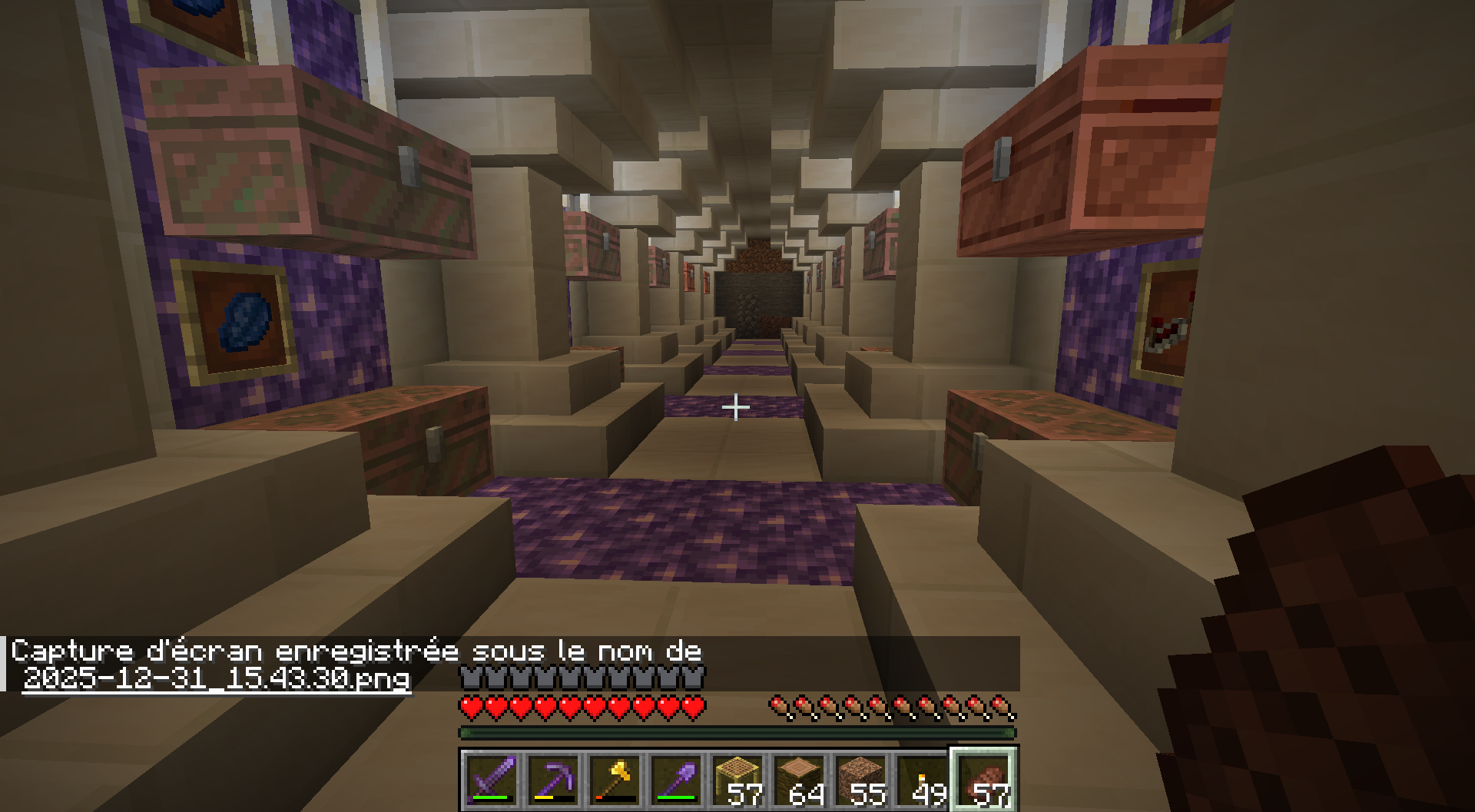This screenshot has height=812, width=1475.
Task: Pick the wood log stack of 64
Action: pos(798,778)
